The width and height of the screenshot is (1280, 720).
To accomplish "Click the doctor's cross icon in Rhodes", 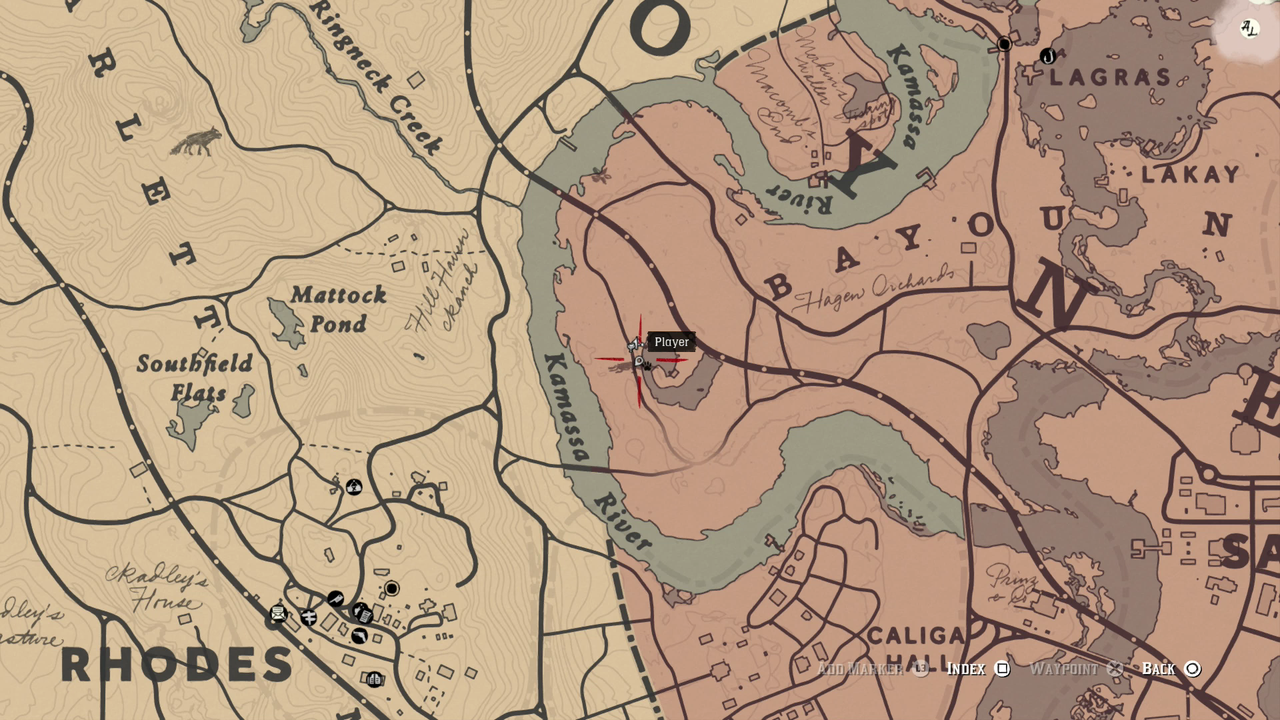I will coord(308,618).
